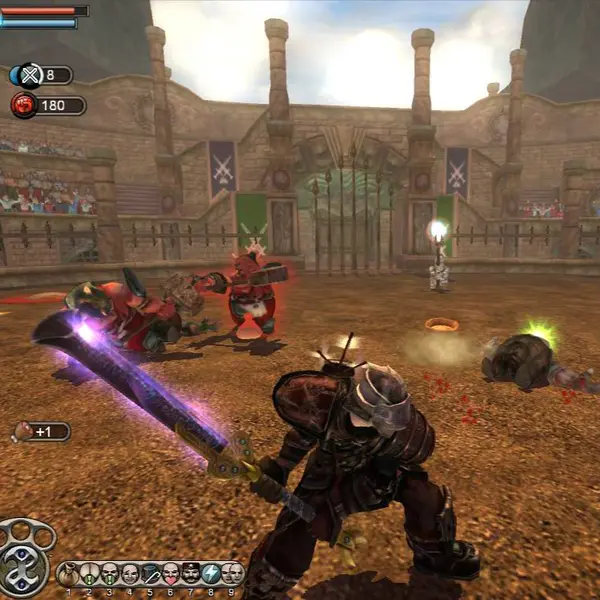Screen dimensions: 600x600
Task: Activate the lightning bolt spell
Action: [x=211, y=573]
